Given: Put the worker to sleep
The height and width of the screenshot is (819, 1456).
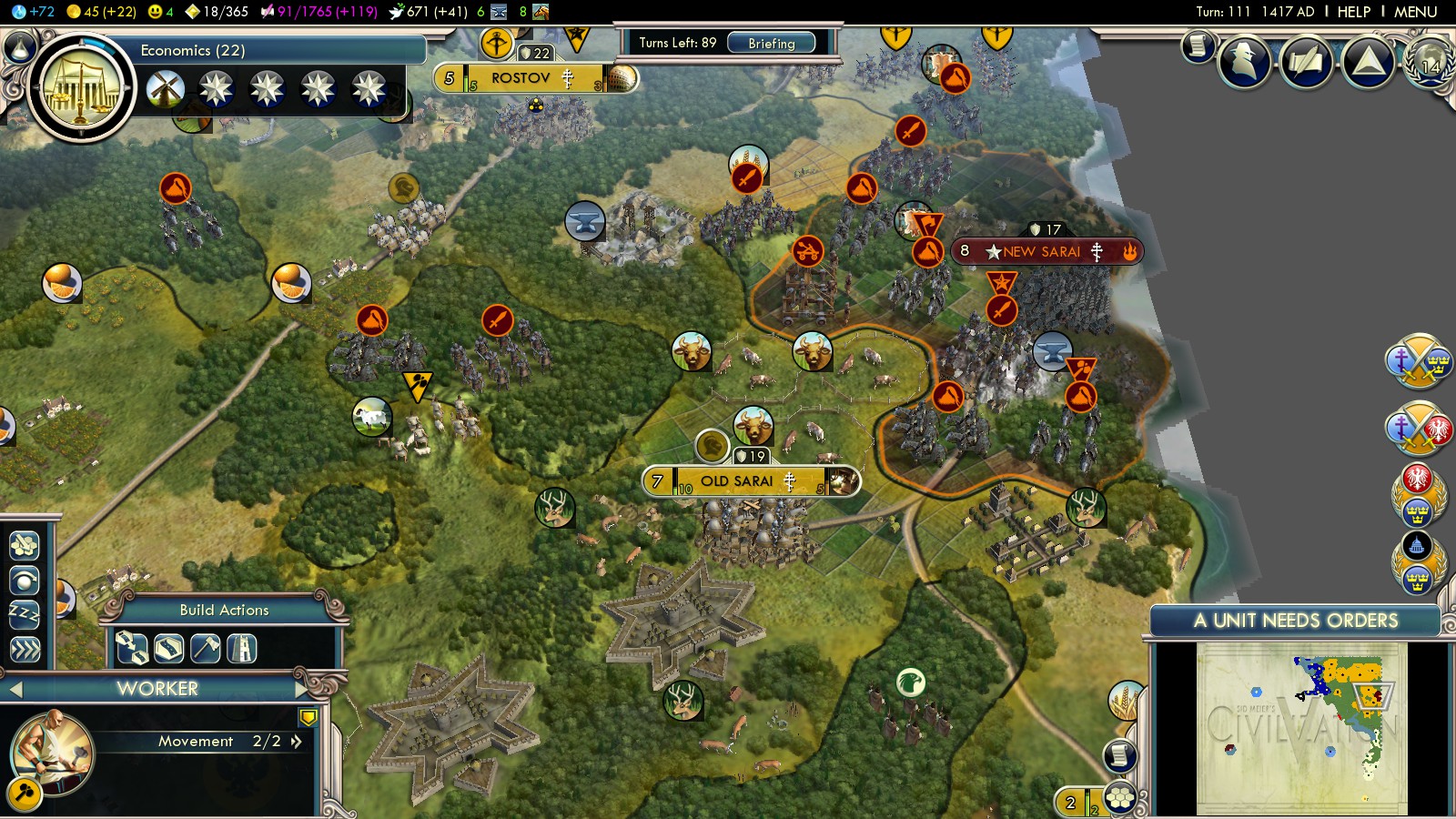Looking at the screenshot, I should click(x=25, y=614).
